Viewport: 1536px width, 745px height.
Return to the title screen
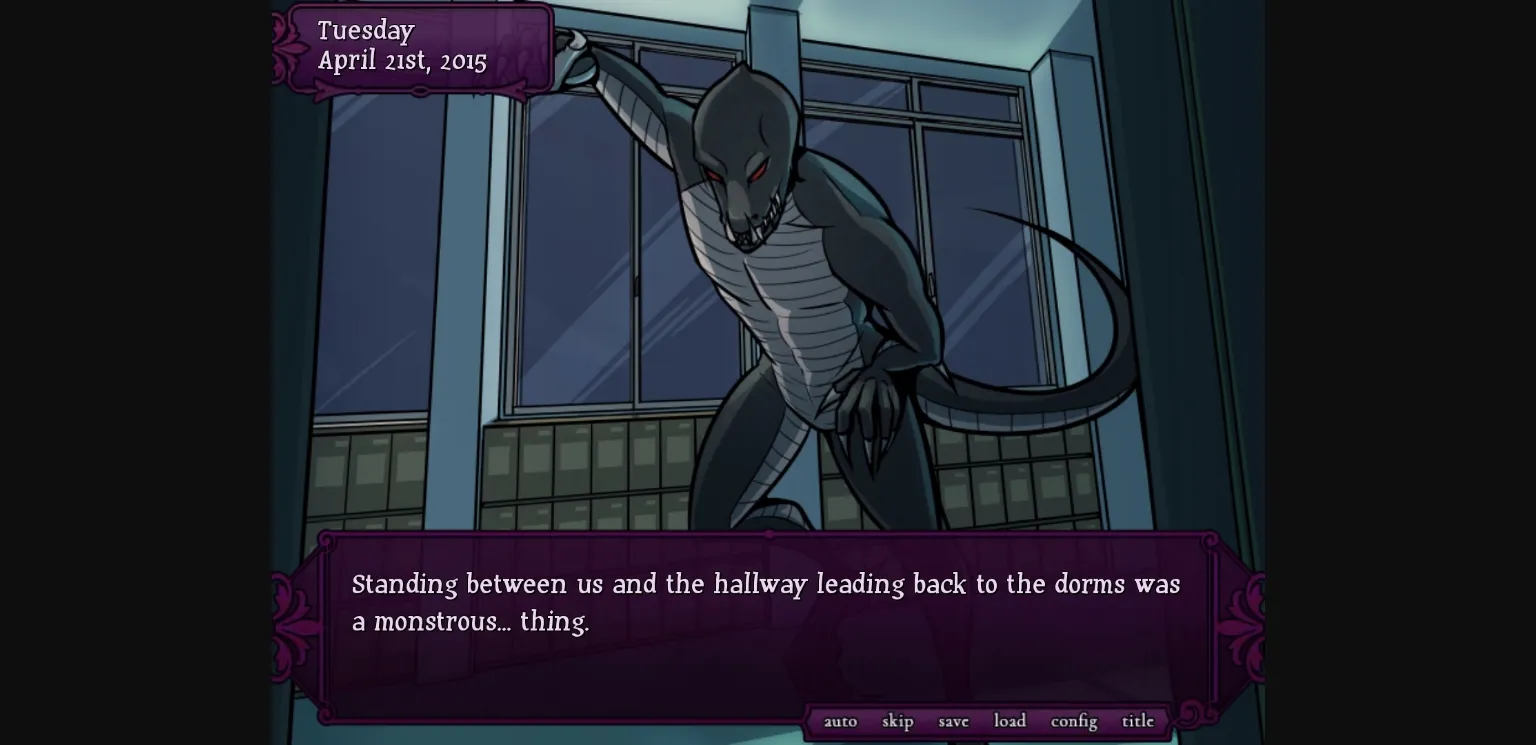tap(1137, 721)
